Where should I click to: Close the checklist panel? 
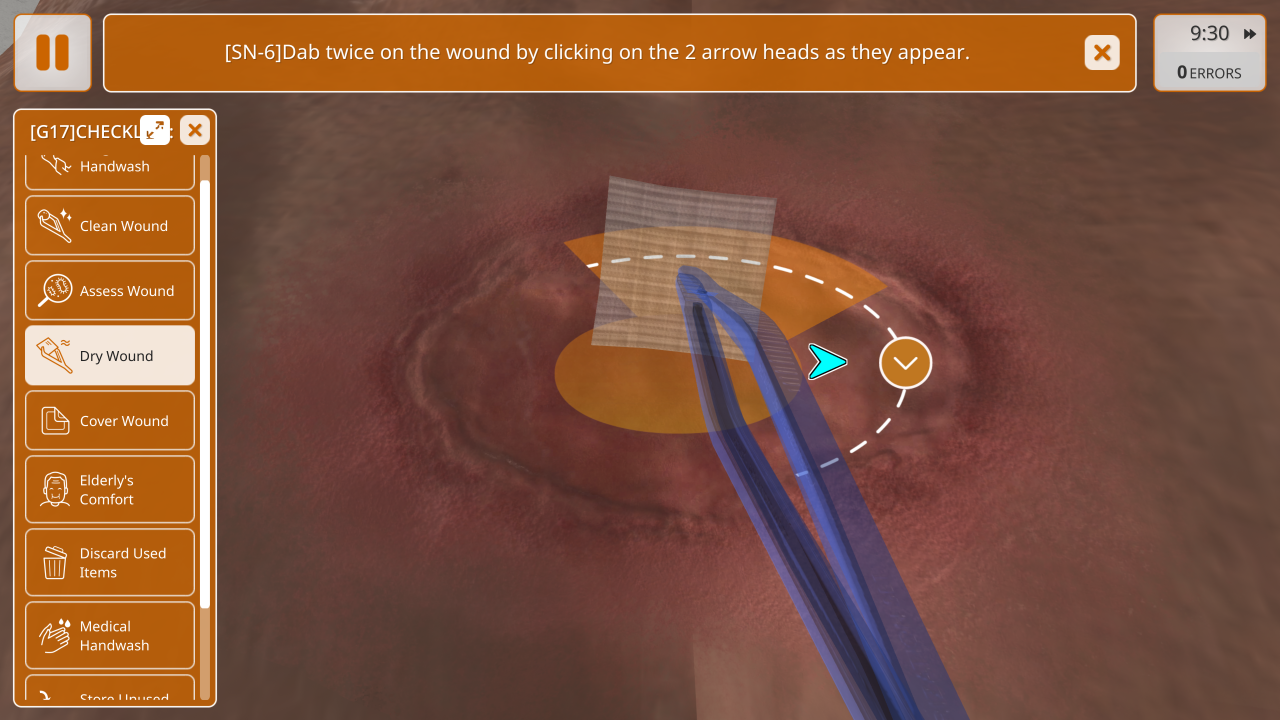(195, 130)
